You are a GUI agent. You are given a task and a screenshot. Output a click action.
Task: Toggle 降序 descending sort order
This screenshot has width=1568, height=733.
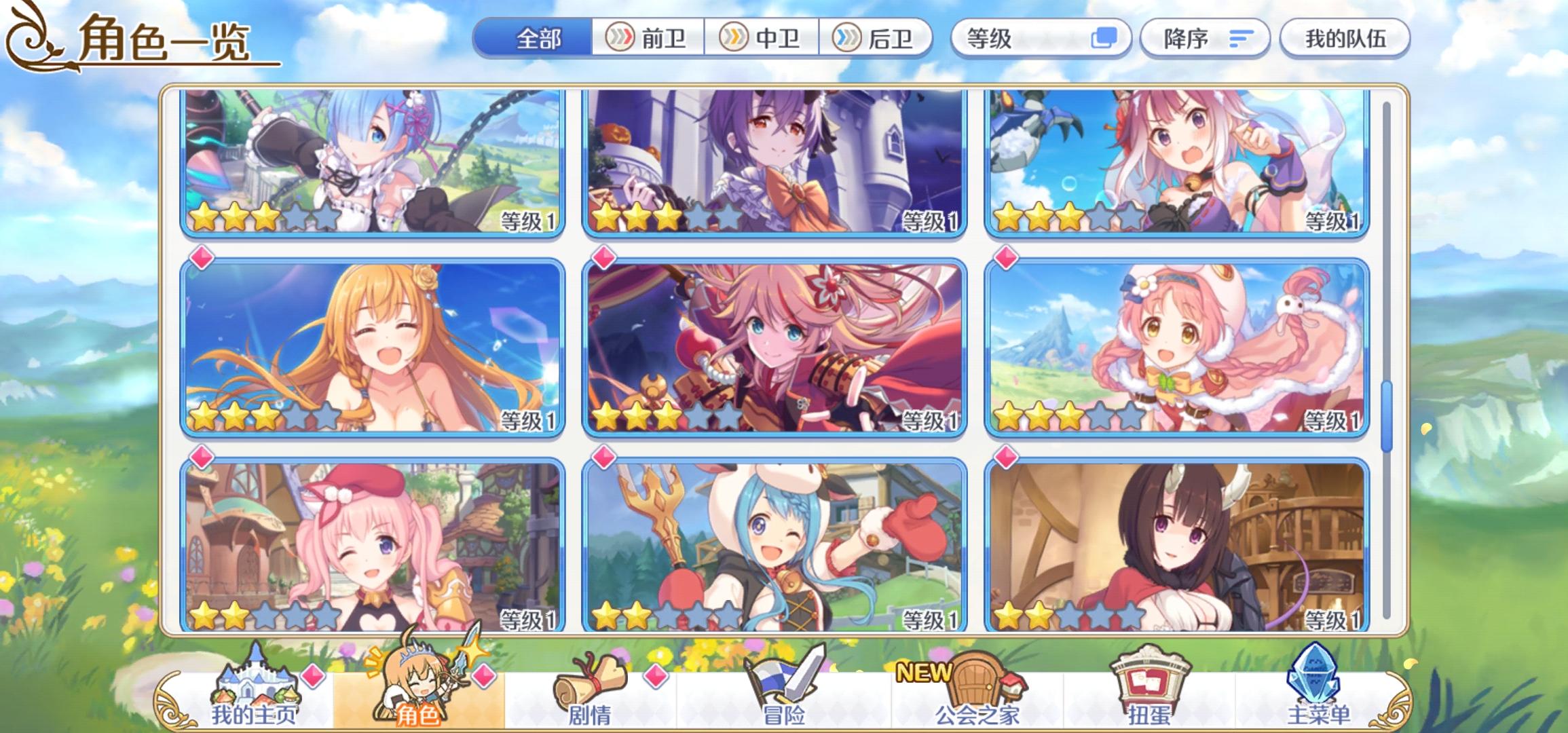coord(1205,39)
